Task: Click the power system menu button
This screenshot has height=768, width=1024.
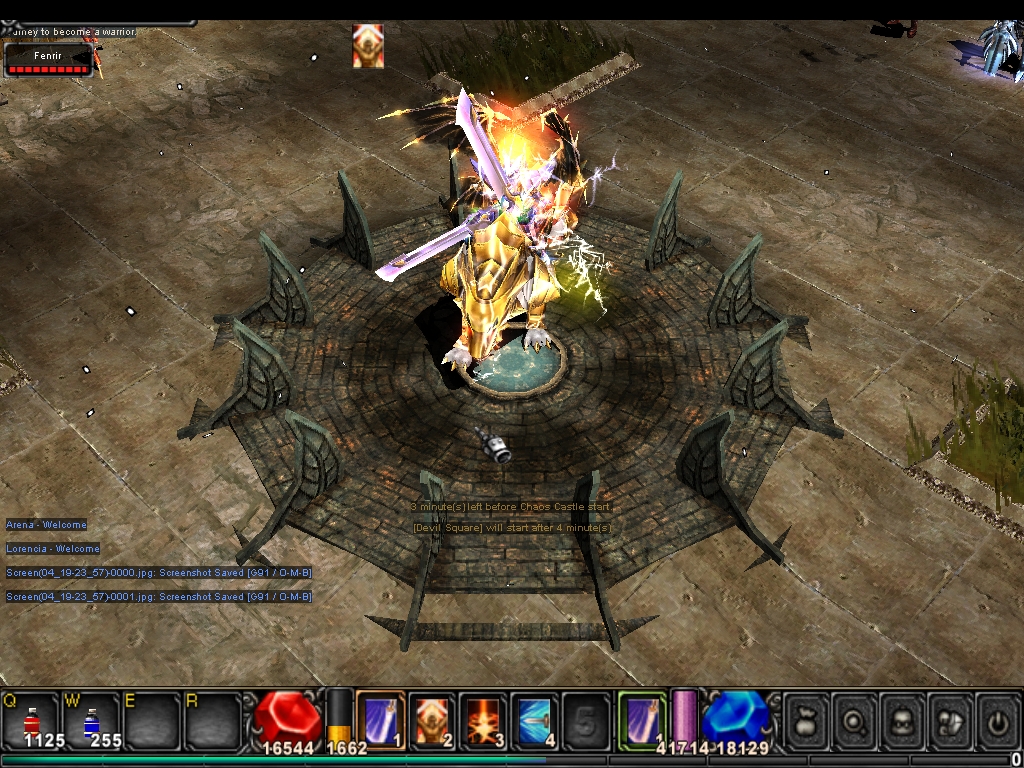Action: point(997,719)
